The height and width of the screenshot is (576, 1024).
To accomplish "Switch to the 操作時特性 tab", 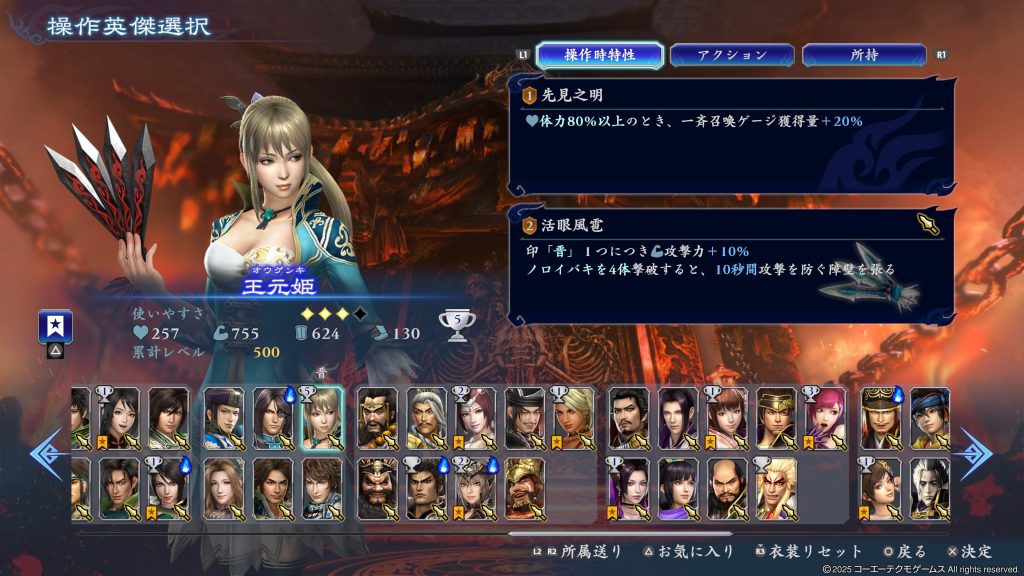I will [585, 55].
